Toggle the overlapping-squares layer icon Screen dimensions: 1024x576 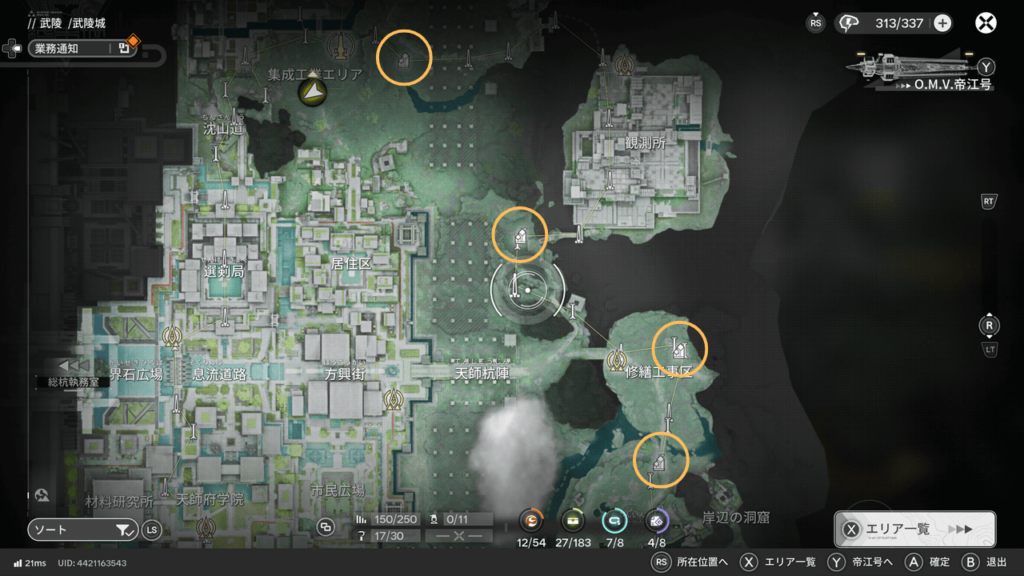click(325, 527)
